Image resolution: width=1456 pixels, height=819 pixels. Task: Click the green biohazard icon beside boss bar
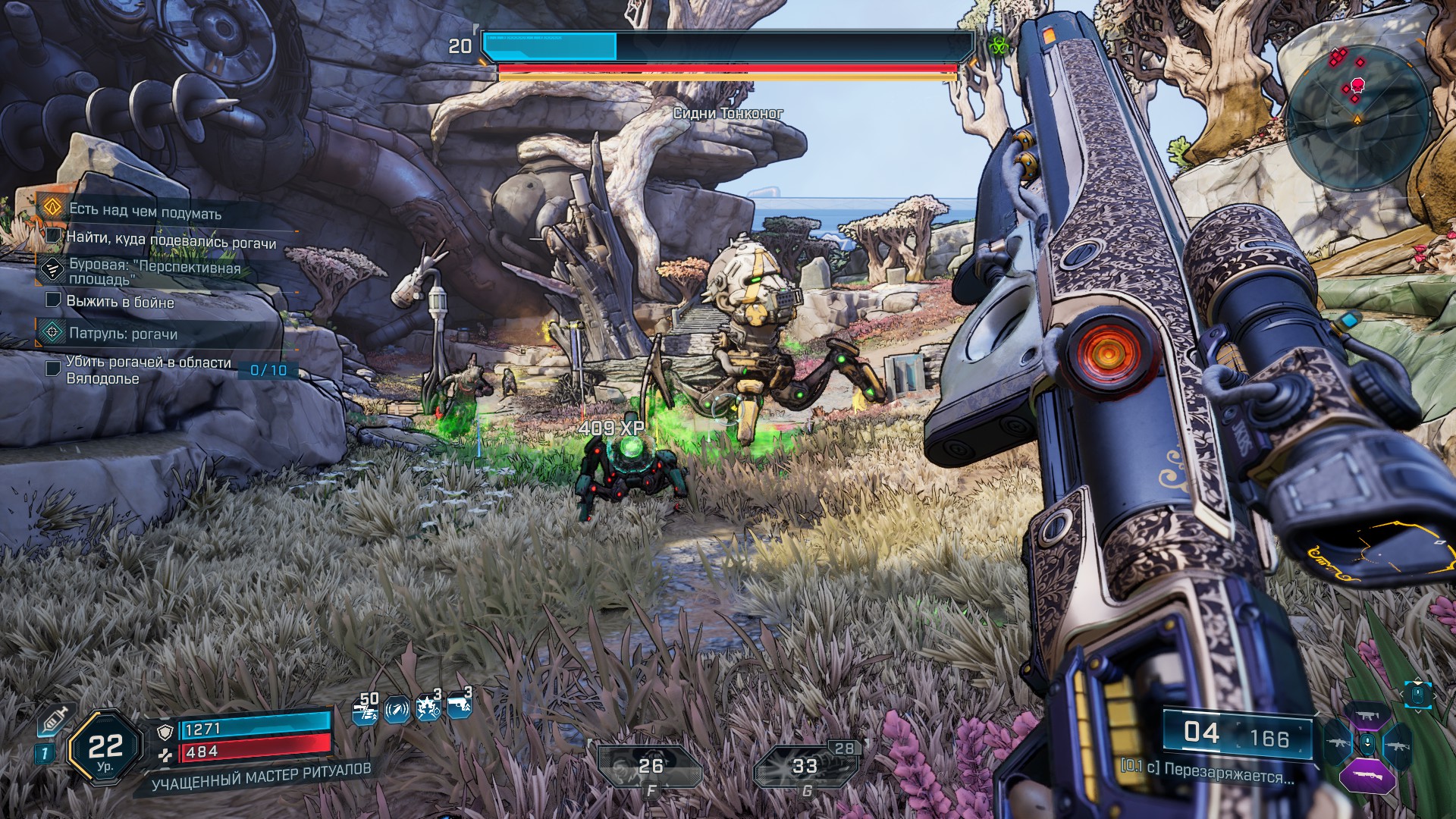pos(996,45)
